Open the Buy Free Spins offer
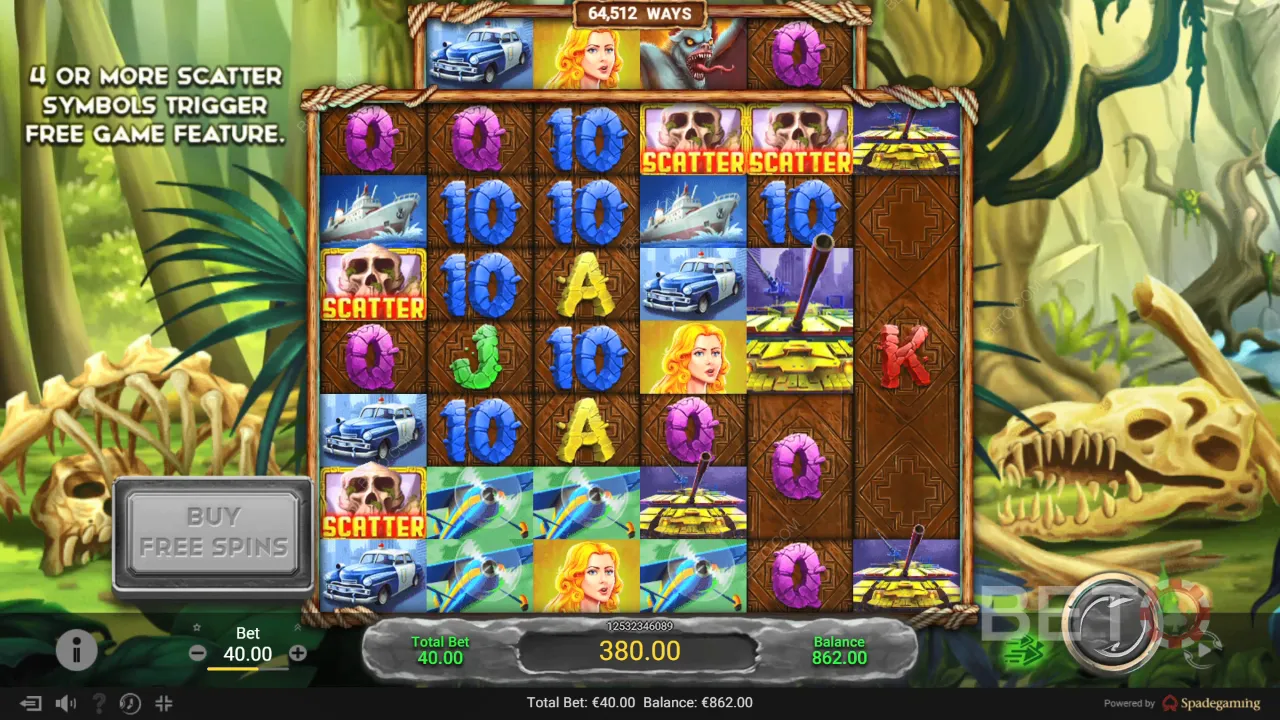Screen dimensions: 1280x720 pyautogui.click(x=213, y=532)
